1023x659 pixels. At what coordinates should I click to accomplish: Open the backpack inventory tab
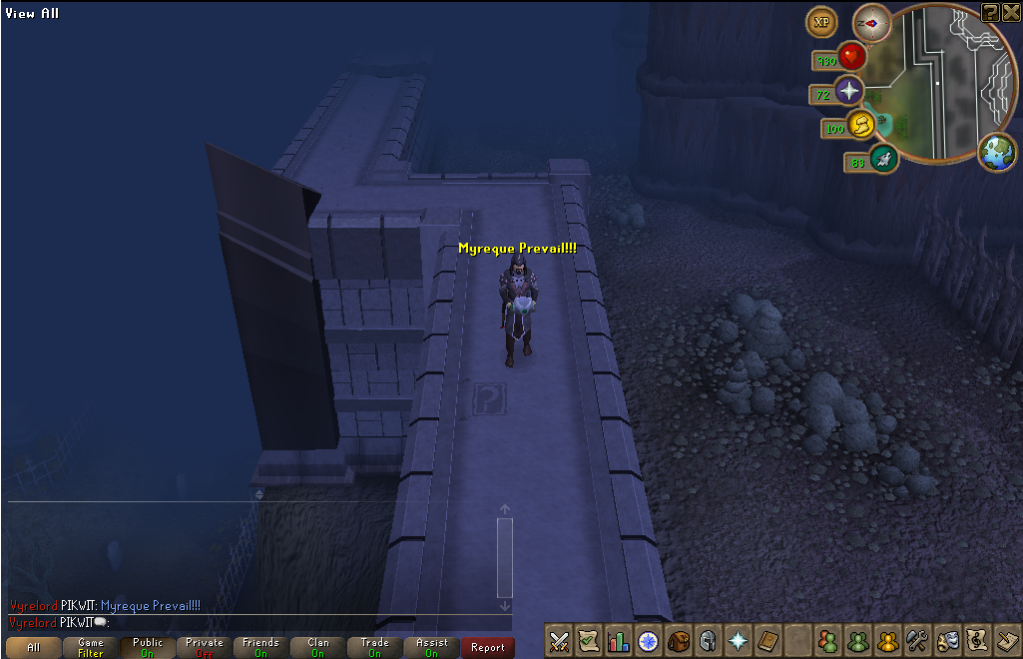pos(679,640)
